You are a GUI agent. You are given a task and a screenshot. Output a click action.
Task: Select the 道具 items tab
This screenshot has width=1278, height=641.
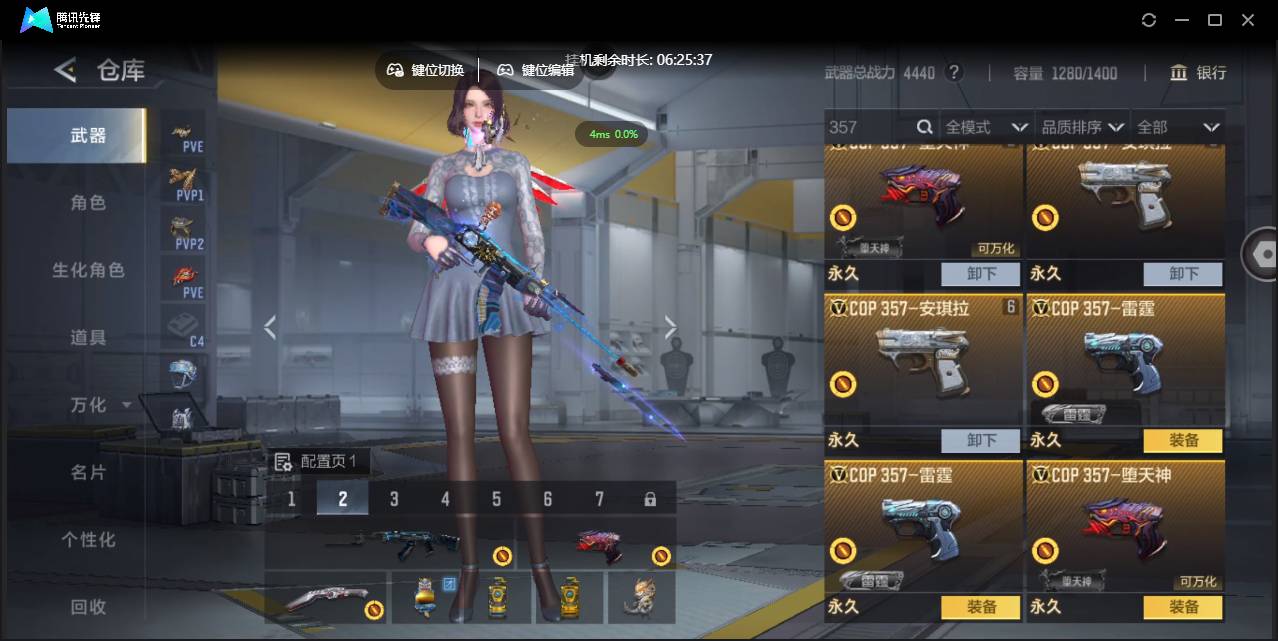pos(88,338)
